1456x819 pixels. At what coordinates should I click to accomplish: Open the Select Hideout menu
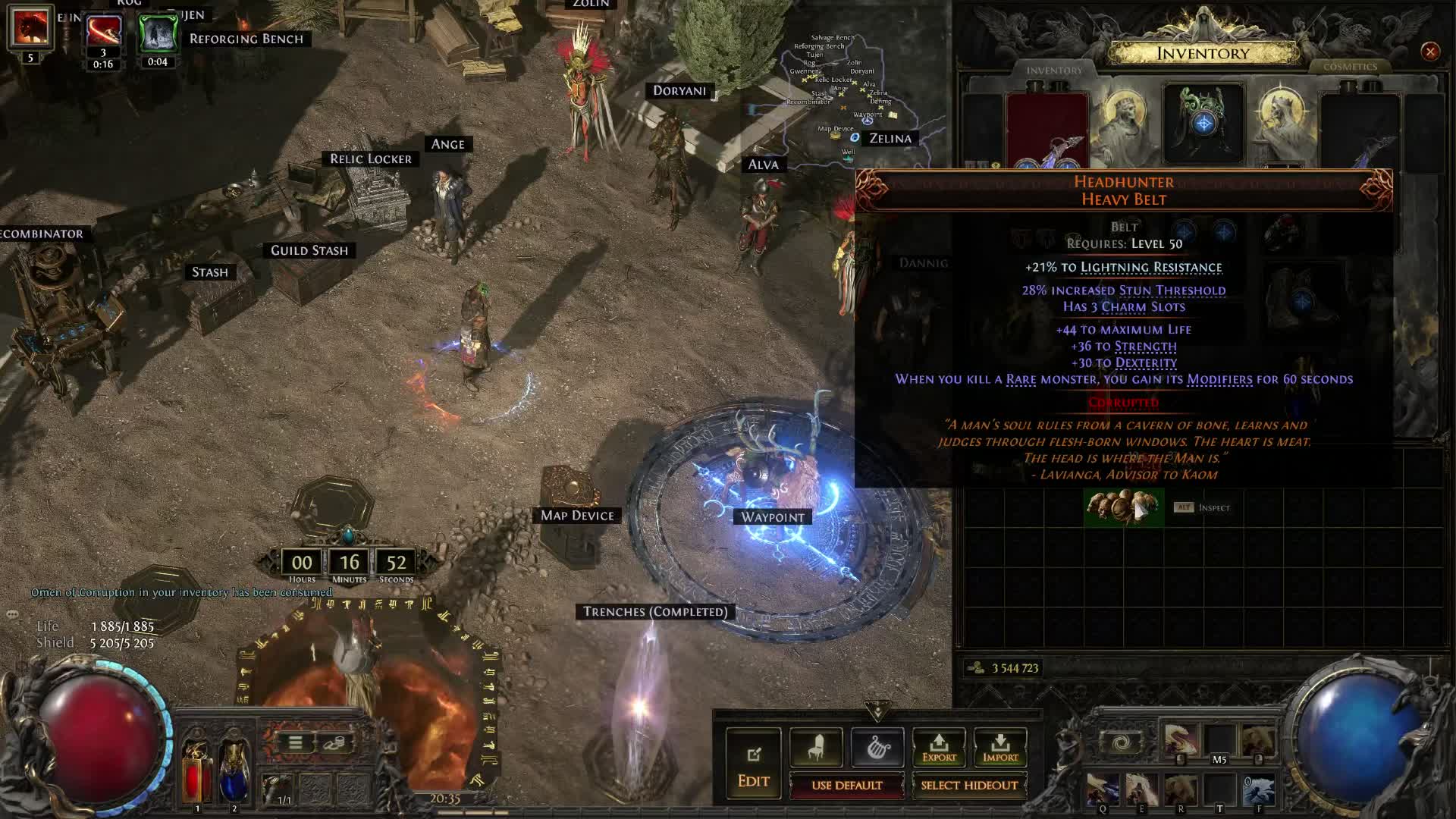[x=969, y=786]
